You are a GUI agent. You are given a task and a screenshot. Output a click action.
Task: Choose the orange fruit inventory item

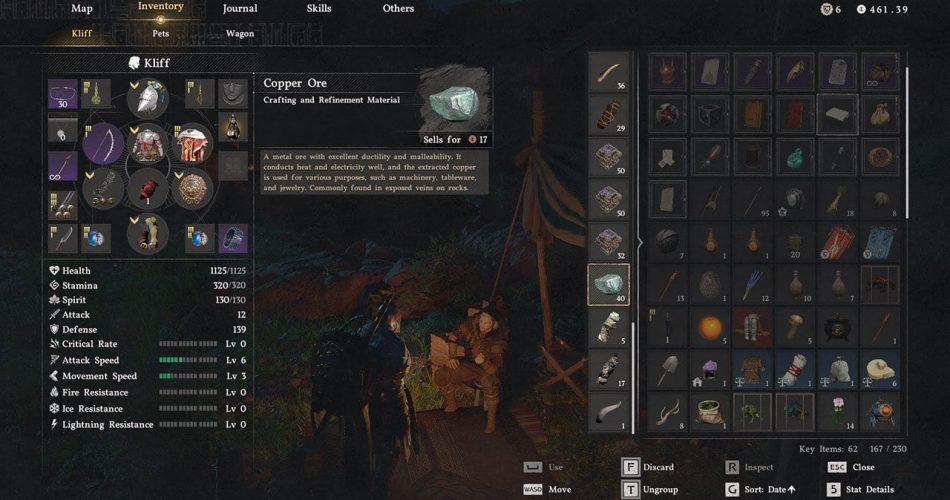pyautogui.click(x=709, y=327)
